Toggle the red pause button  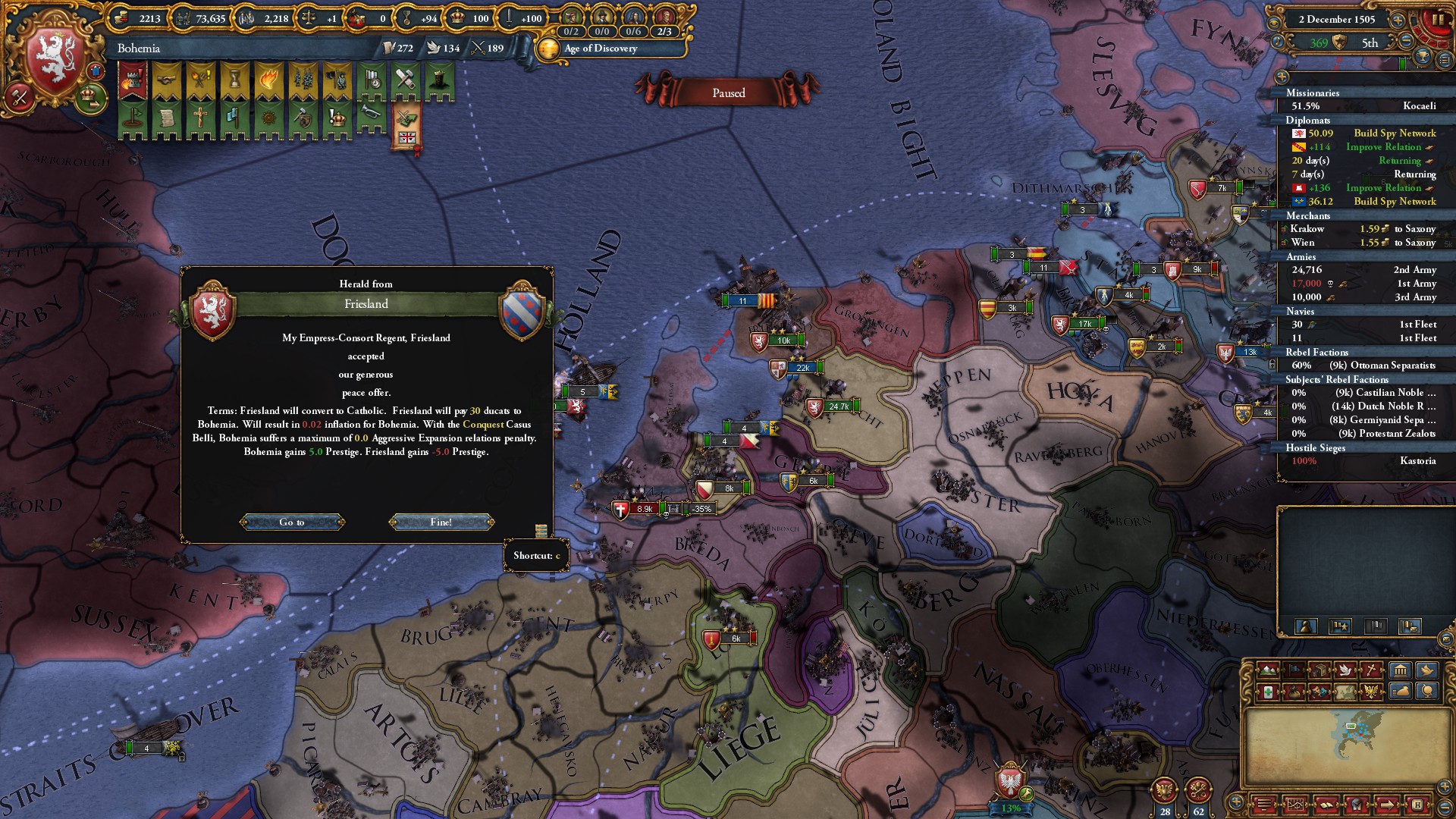click(1436, 20)
